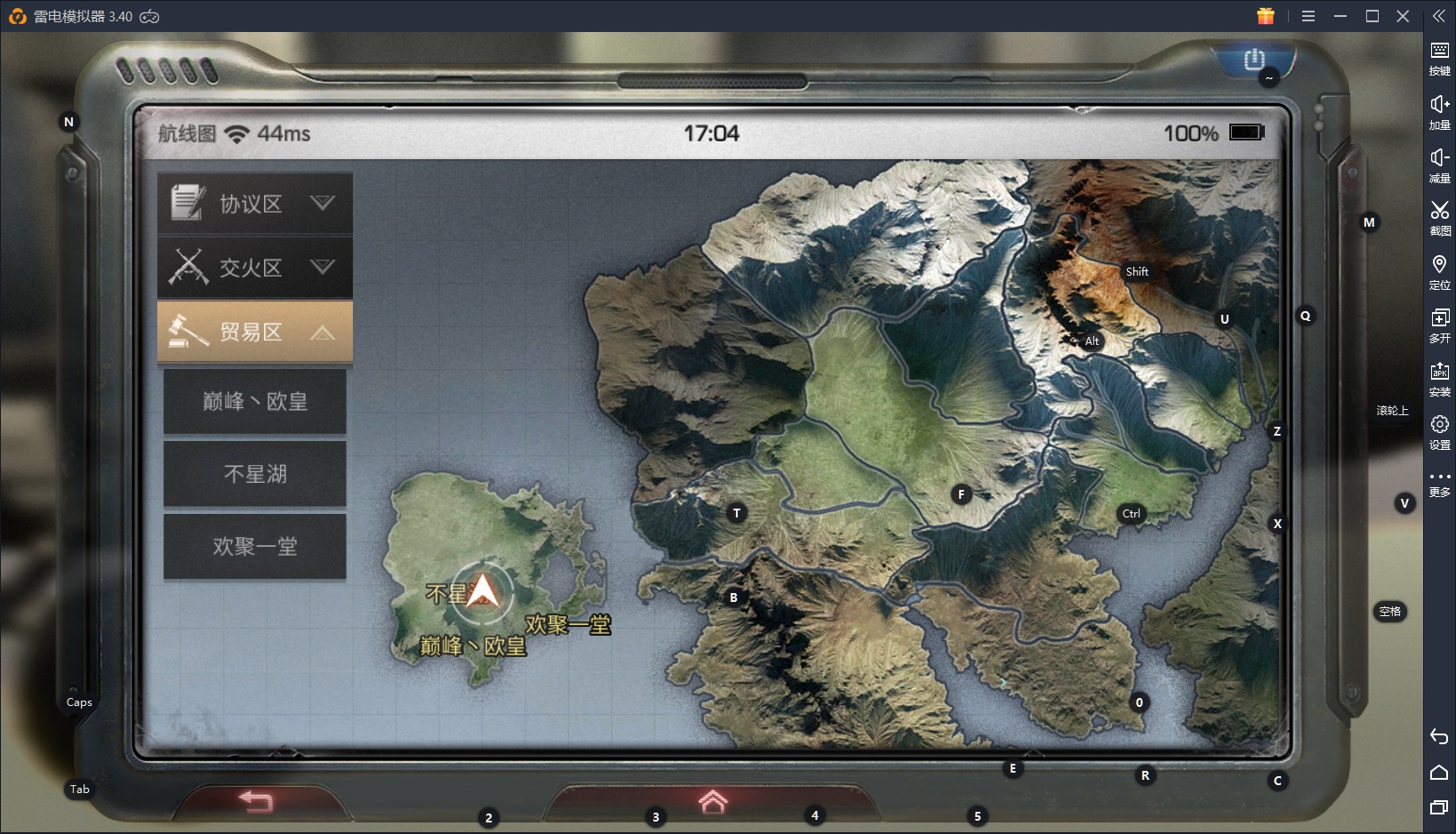The image size is (1456, 834).
Task: Click the 欢聚一堂 map label
Action: [x=568, y=625]
